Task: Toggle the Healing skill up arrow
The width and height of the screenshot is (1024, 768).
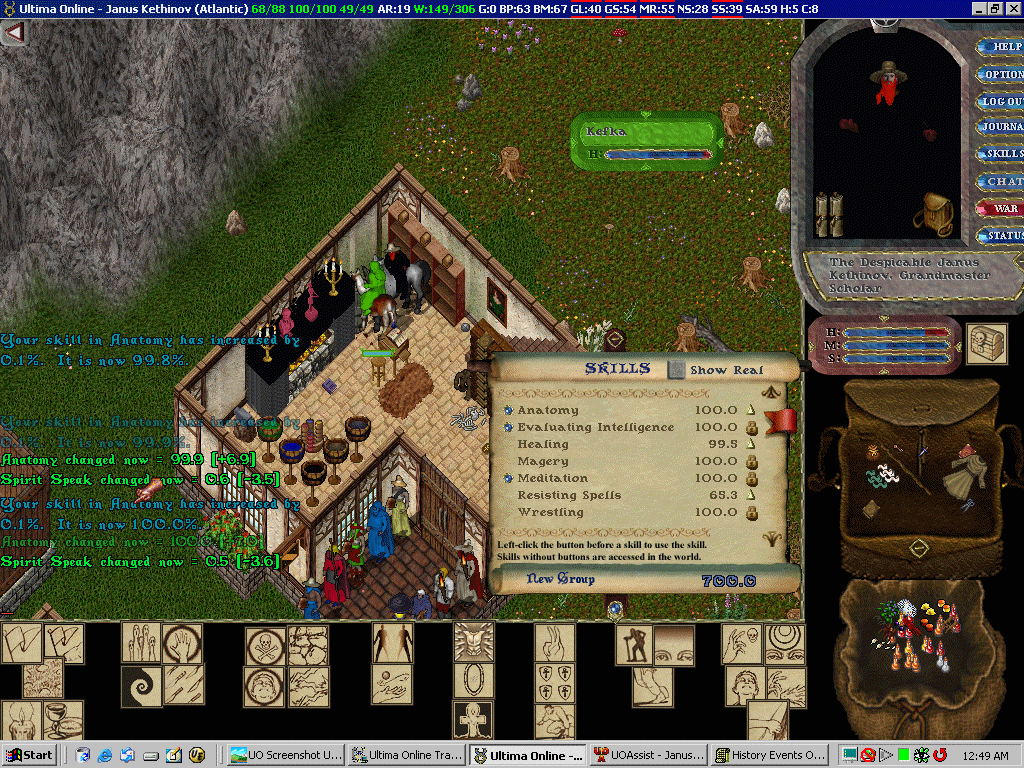Action: (750, 444)
